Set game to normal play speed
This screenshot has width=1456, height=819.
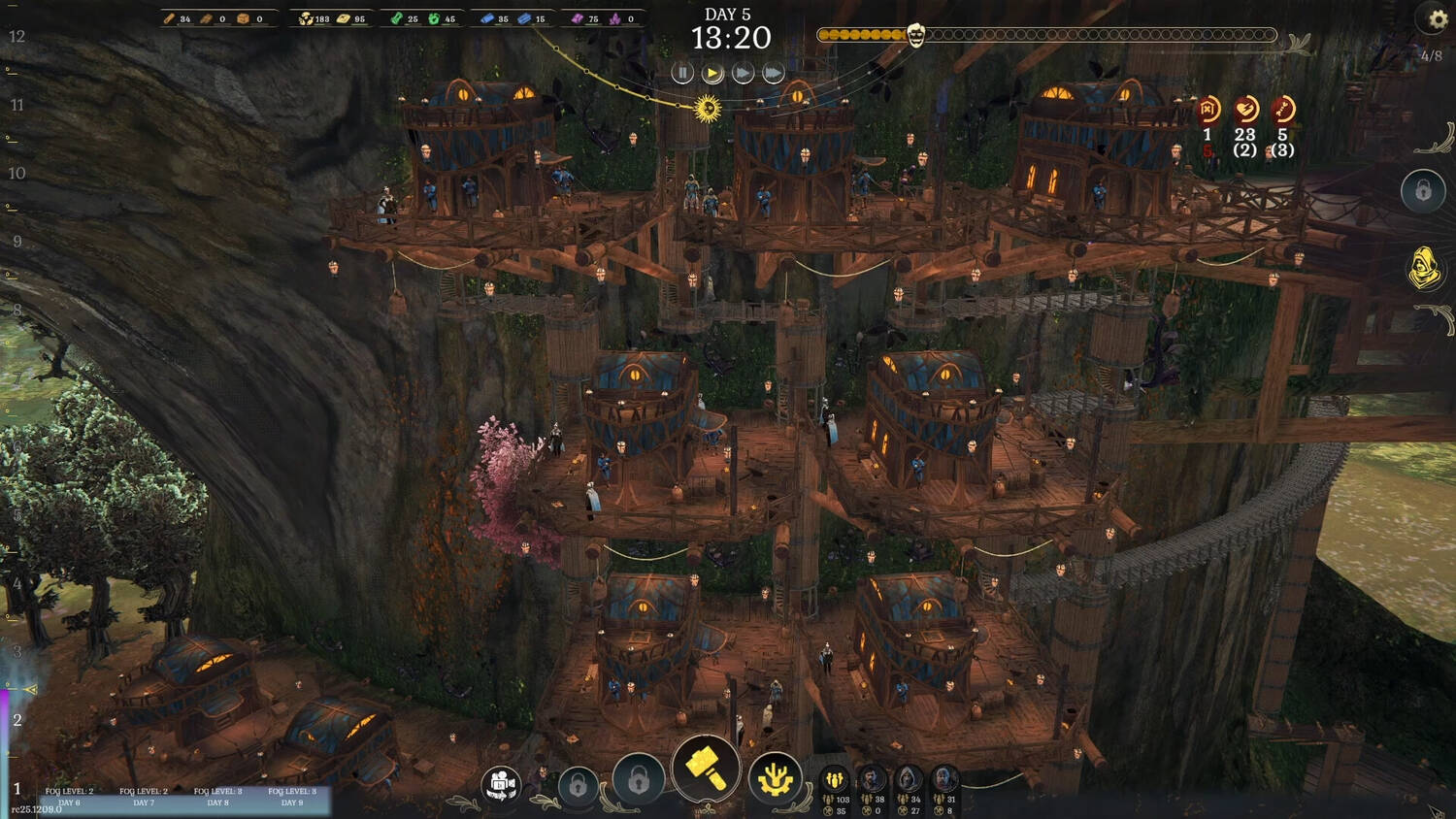[x=712, y=73]
